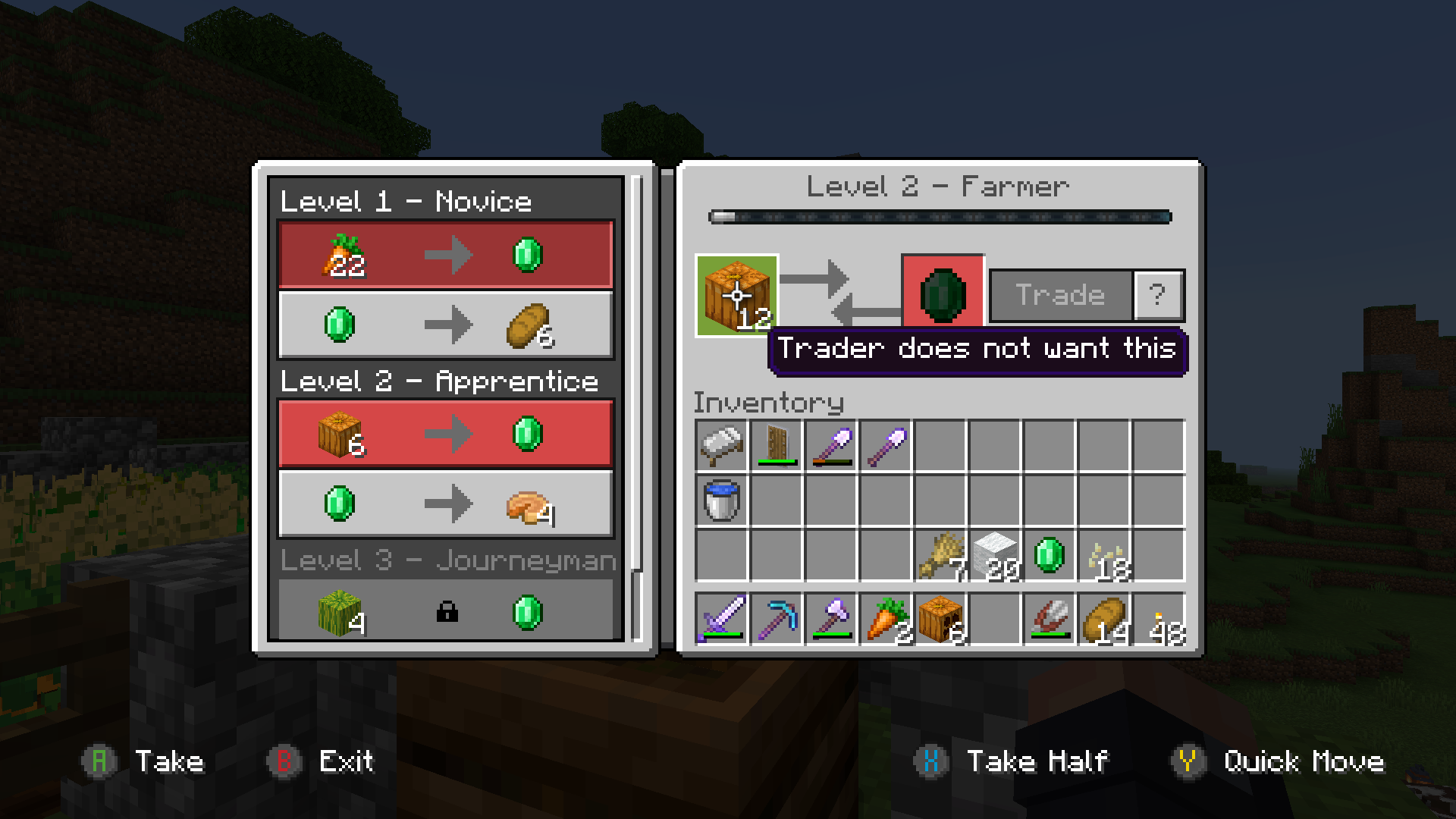
Task: Open the question mark help button
Action: click(x=1157, y=295)
